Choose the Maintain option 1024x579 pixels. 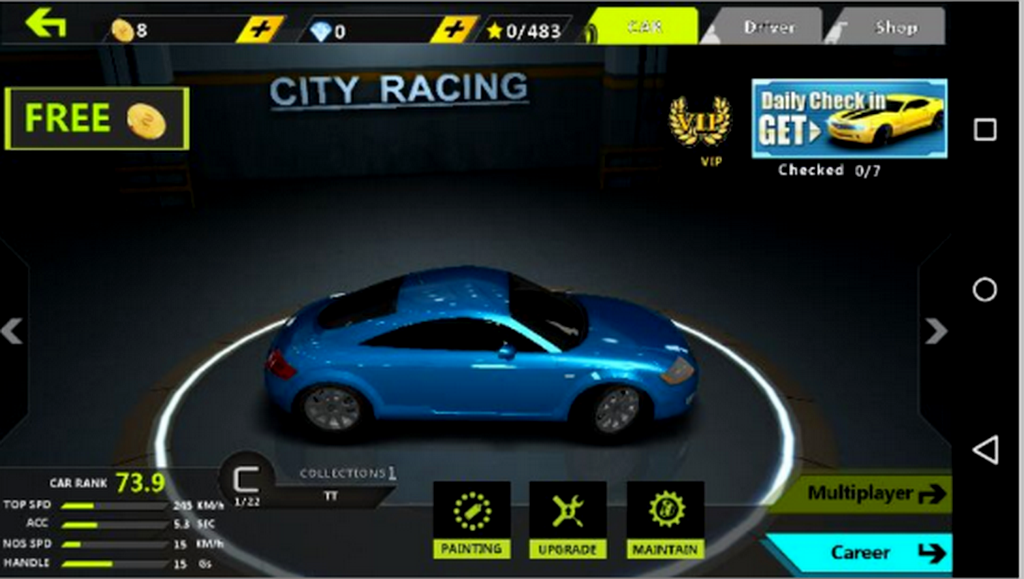coord(665,519)
